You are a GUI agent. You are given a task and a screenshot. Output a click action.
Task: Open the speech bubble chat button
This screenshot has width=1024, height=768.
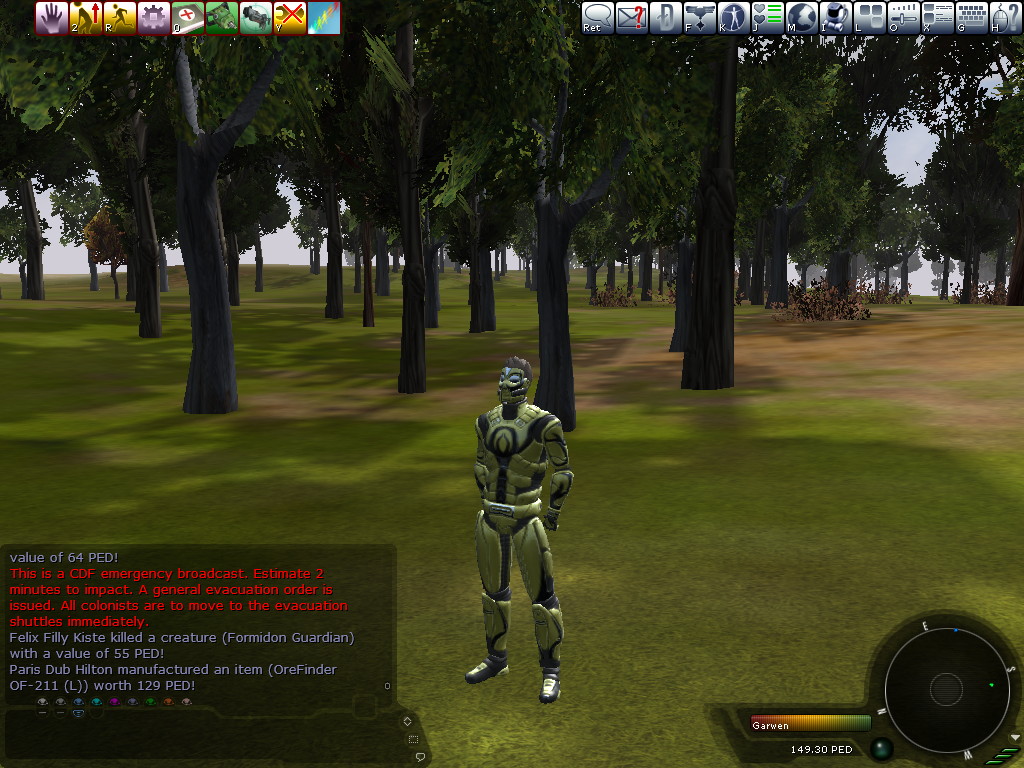[598, 17]
